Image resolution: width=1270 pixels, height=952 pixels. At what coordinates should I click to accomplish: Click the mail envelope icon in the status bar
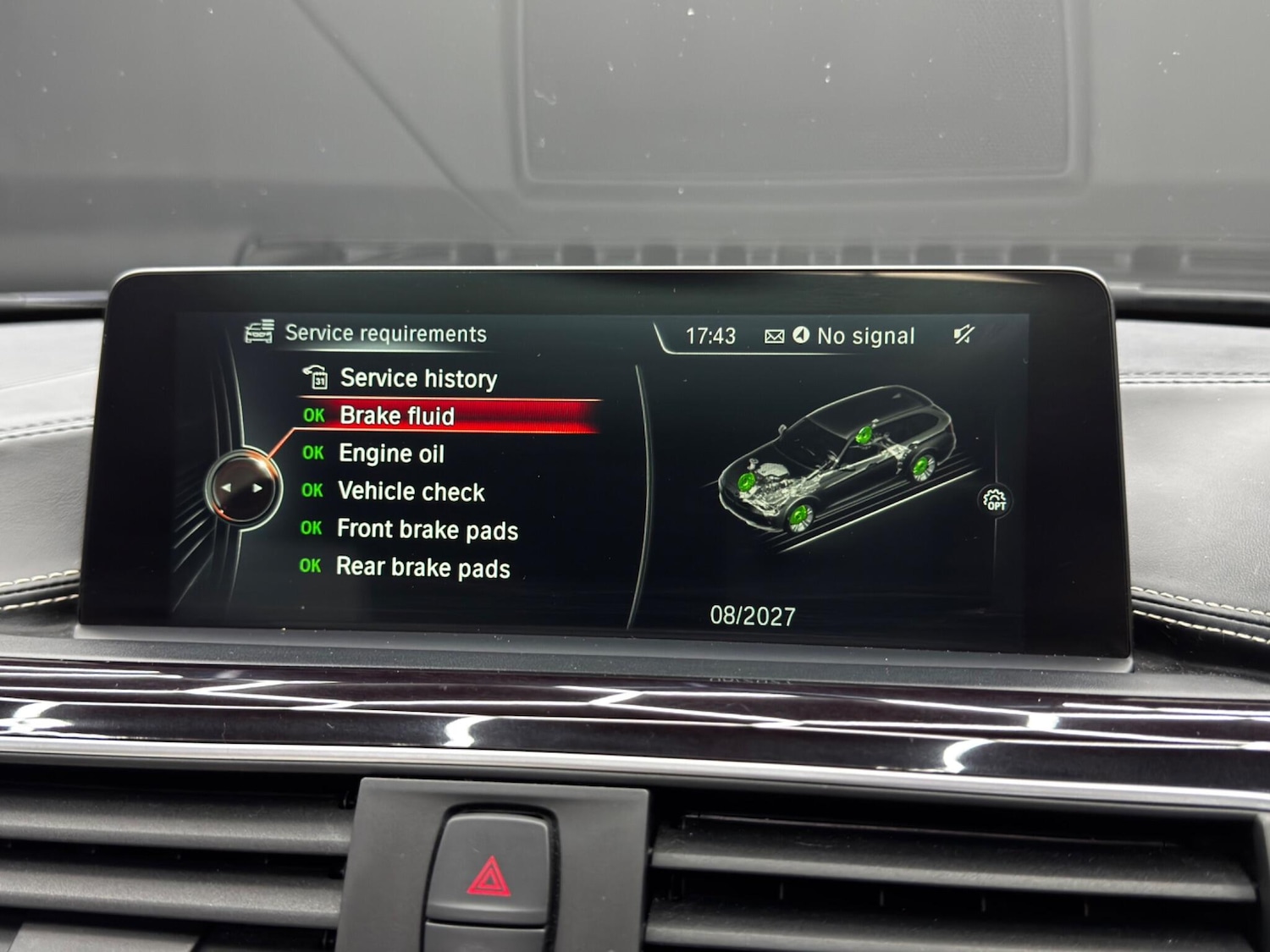773,335
